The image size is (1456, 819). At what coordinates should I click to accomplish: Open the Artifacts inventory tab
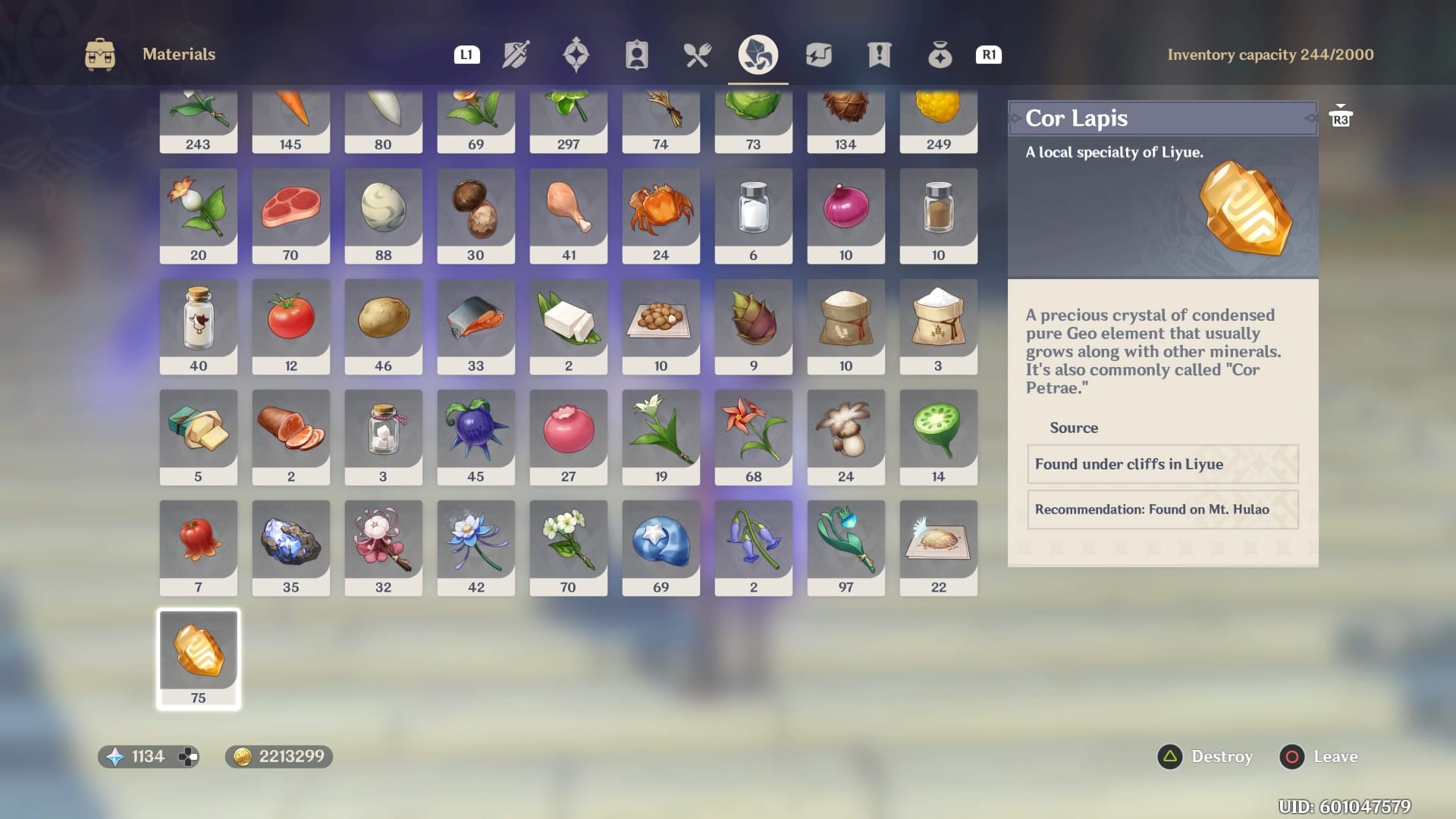coord(577,54)
